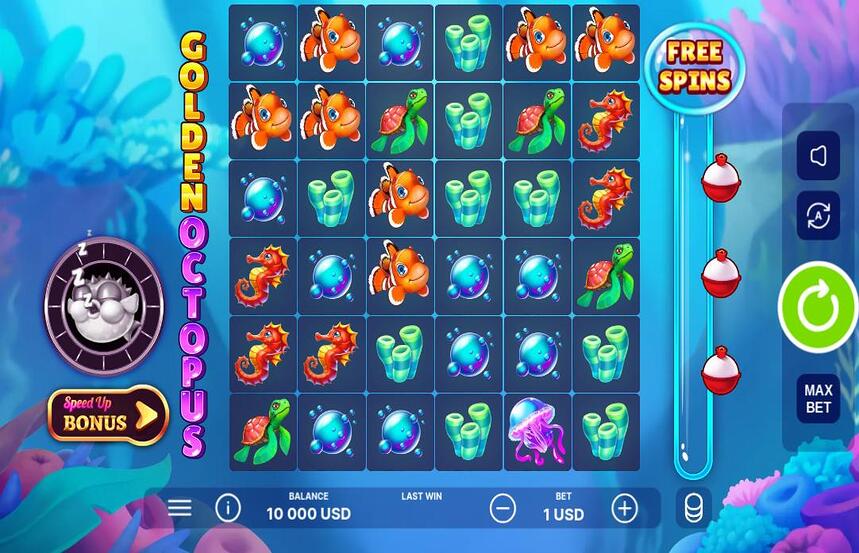Show the game info page
This screenshot has width=859, height=553.
pos(228,508)
